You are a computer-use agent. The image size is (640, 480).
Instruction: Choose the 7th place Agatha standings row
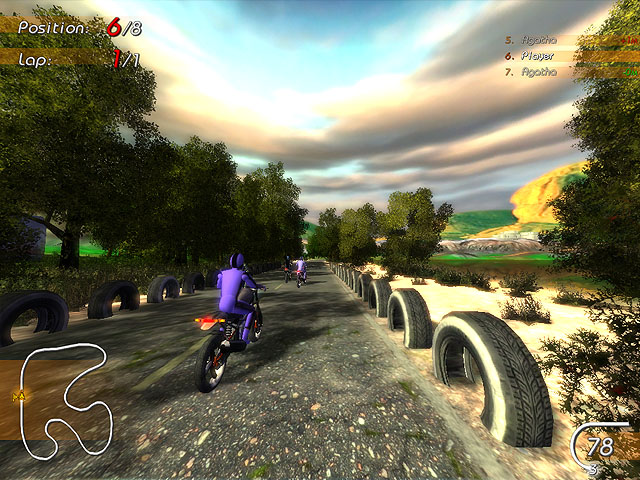point(570,72)
